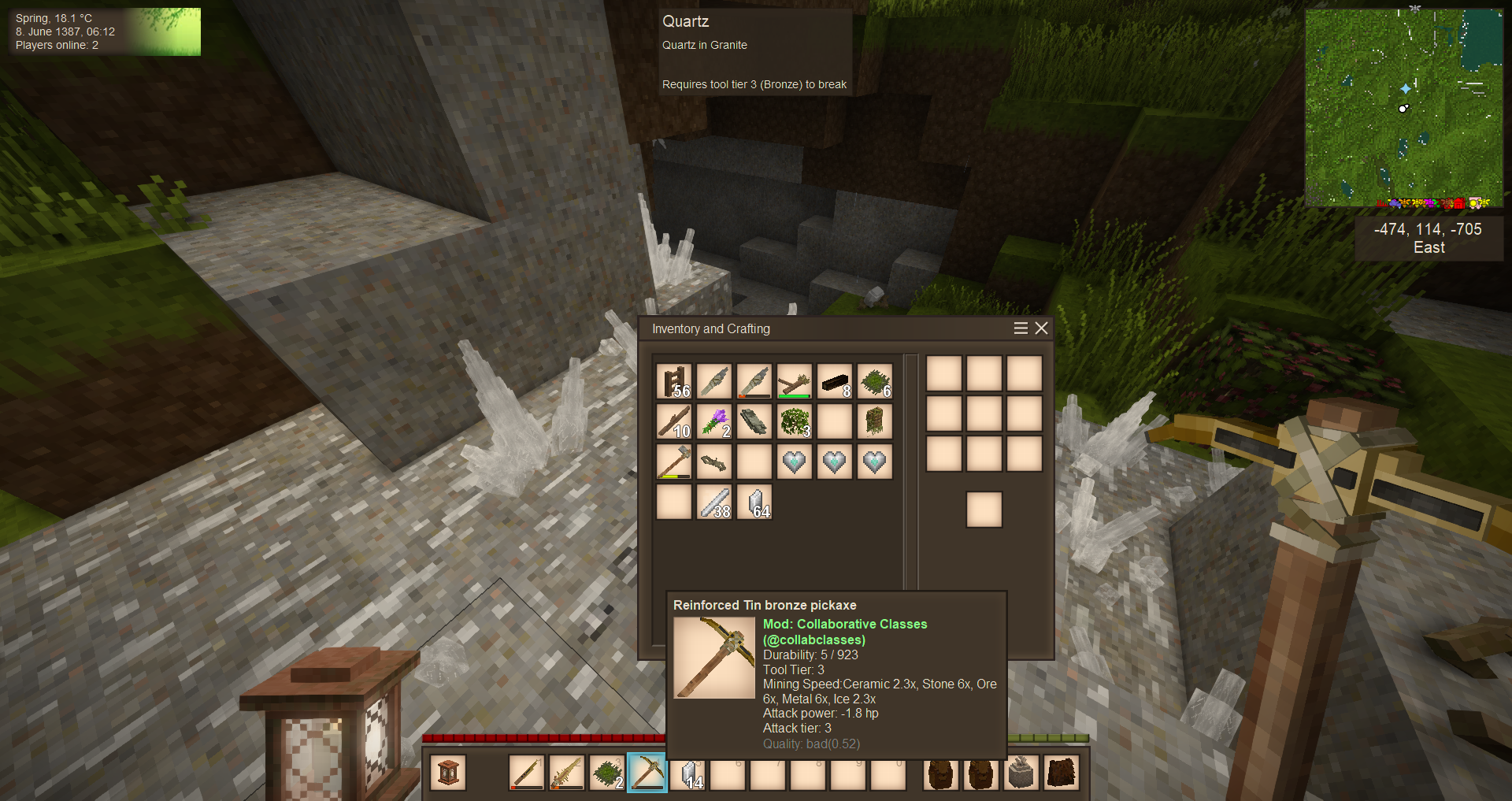1512x801 pixels.
Task: Click the minimap in the corner
Action: point(1403,108)
